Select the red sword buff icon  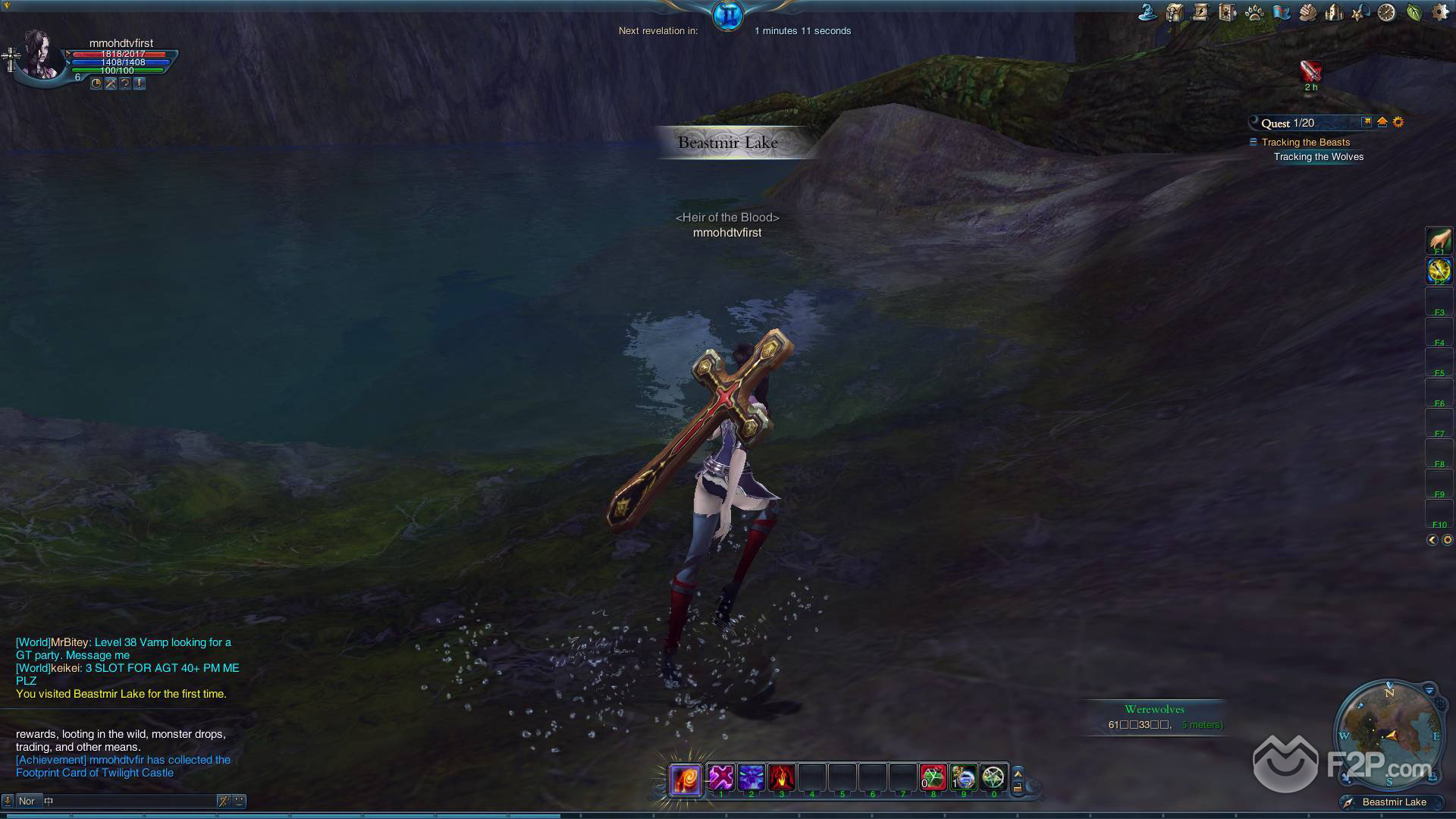pos(1310,71)
